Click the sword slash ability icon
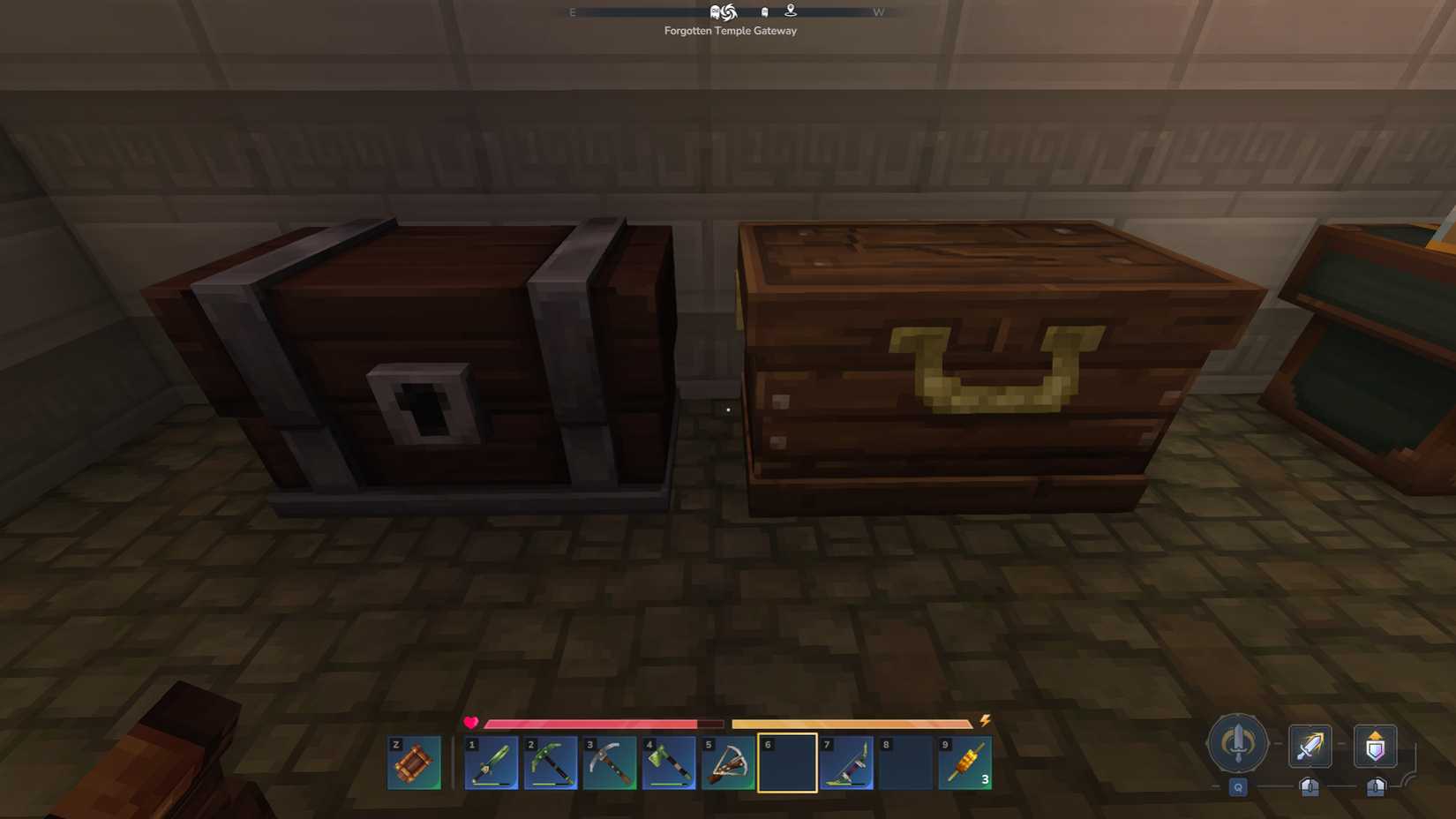The height and width of the screenshot is (819, 1456). click(x=1310, y=746)
